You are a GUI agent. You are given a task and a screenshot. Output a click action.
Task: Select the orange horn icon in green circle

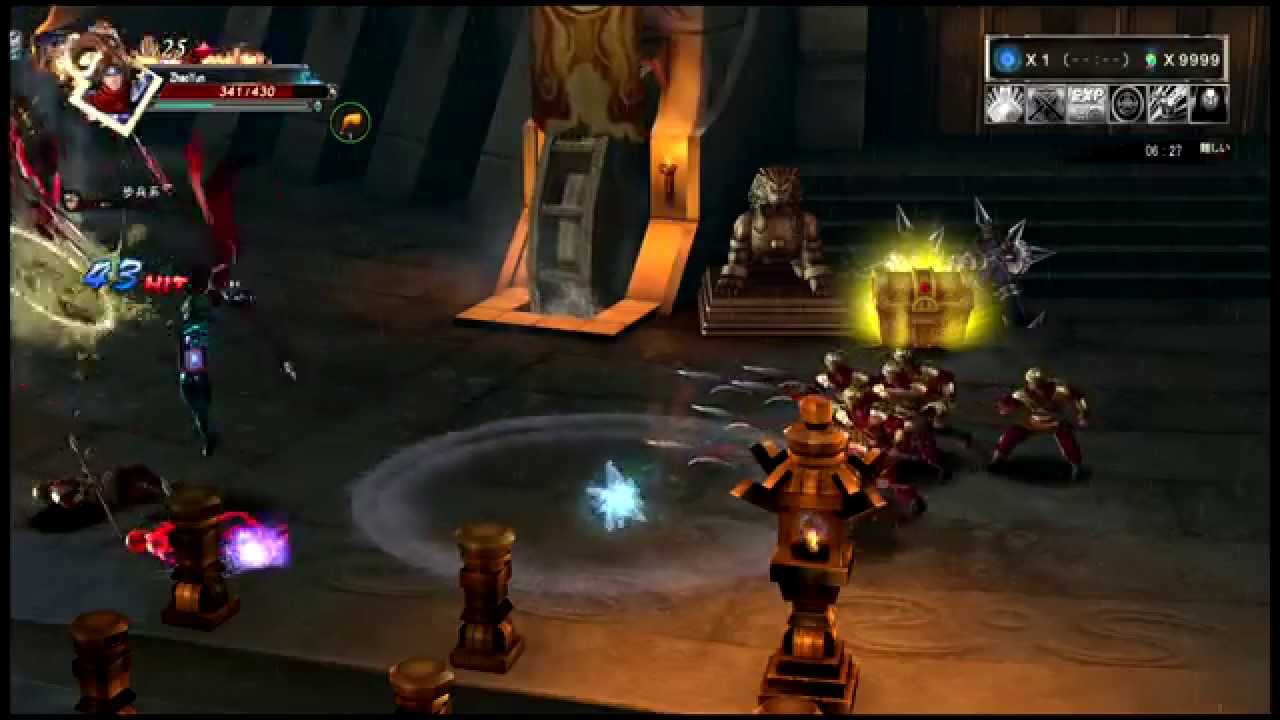350,123
